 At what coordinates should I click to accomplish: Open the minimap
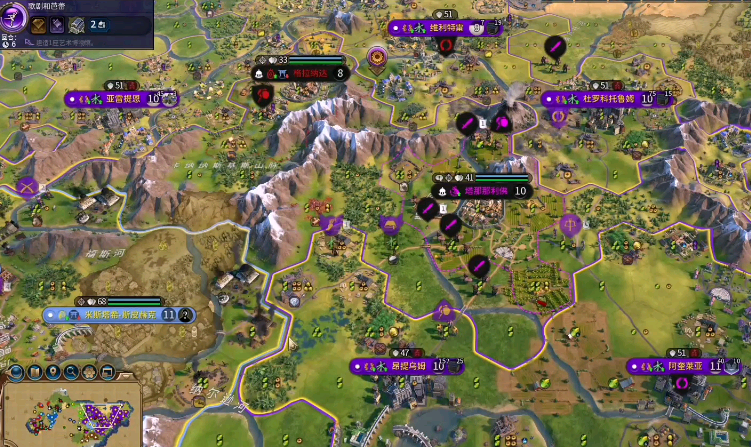click(x=72, y=418)
